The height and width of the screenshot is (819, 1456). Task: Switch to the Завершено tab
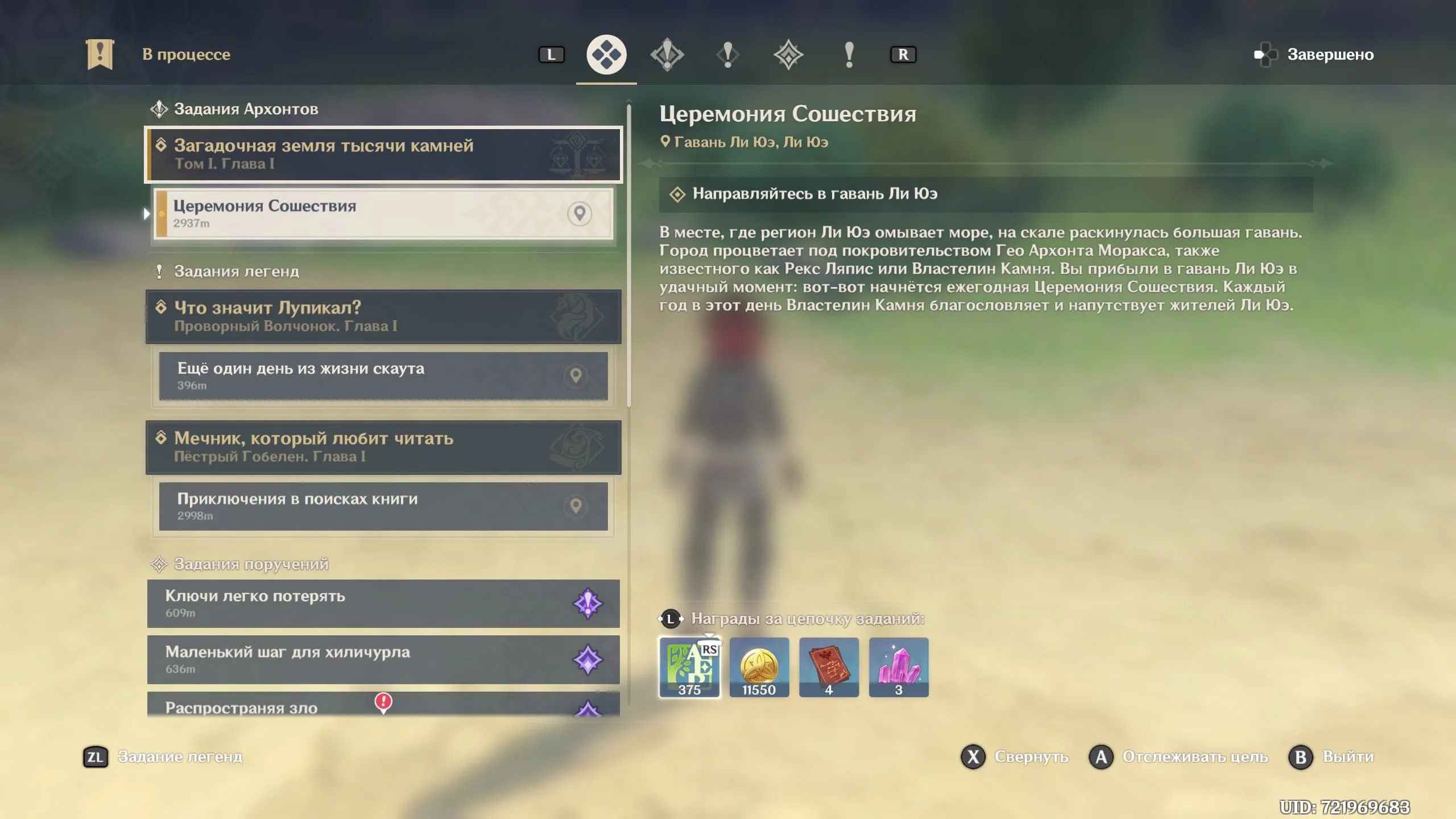(1331, 54)
